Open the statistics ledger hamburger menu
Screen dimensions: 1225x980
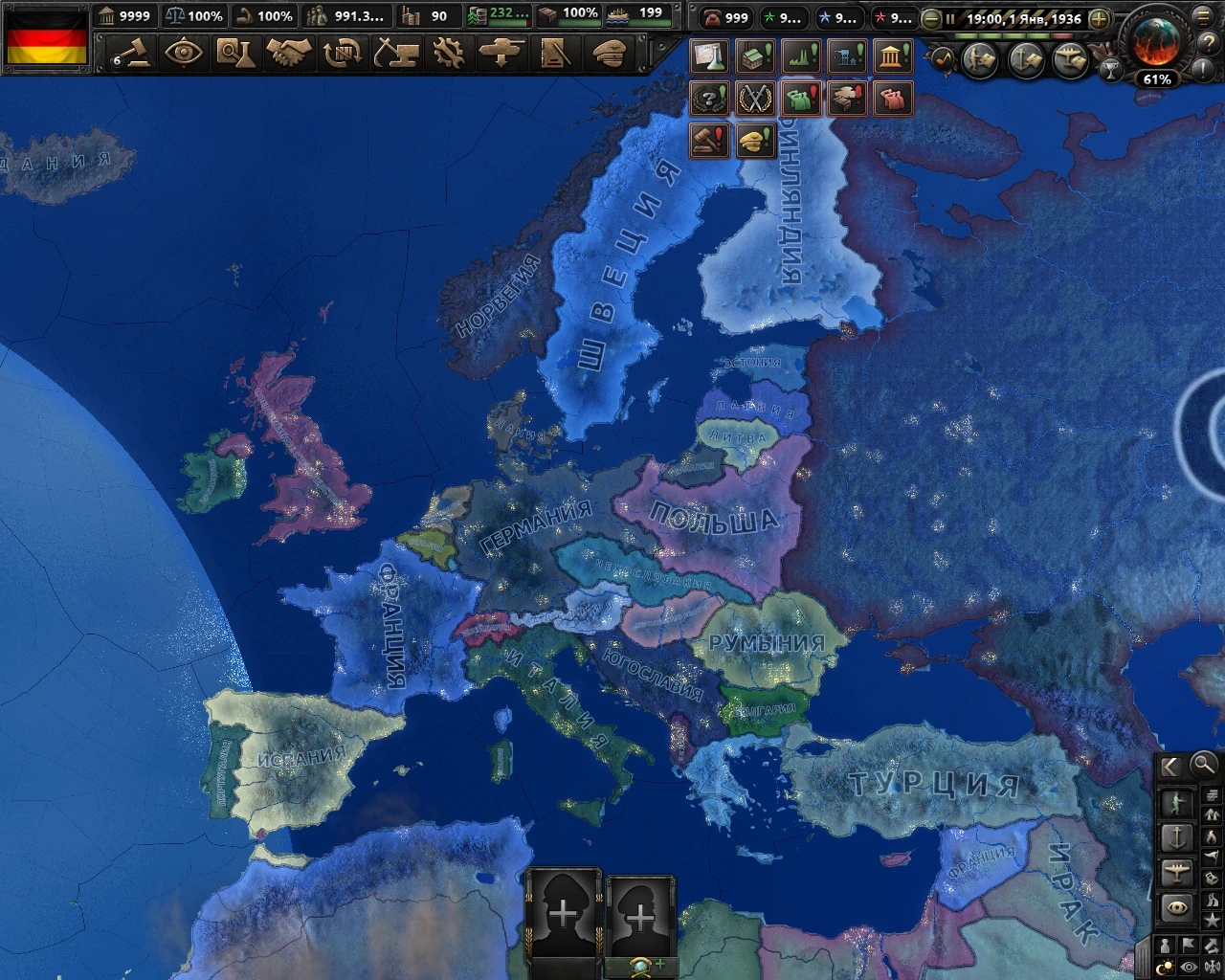tap(1203, 18)
